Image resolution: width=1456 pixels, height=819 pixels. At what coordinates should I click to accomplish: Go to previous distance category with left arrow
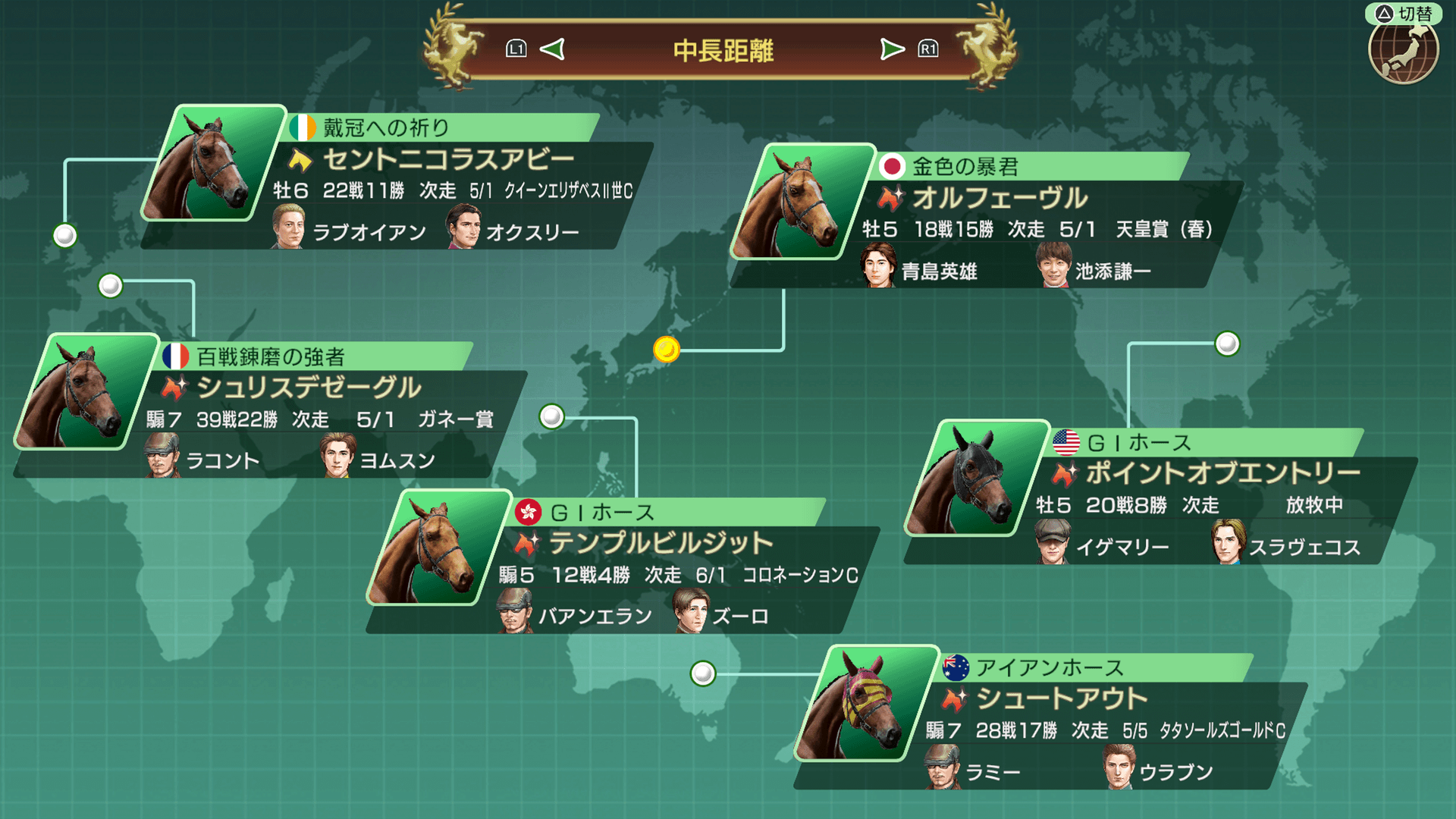pos(552,50)
